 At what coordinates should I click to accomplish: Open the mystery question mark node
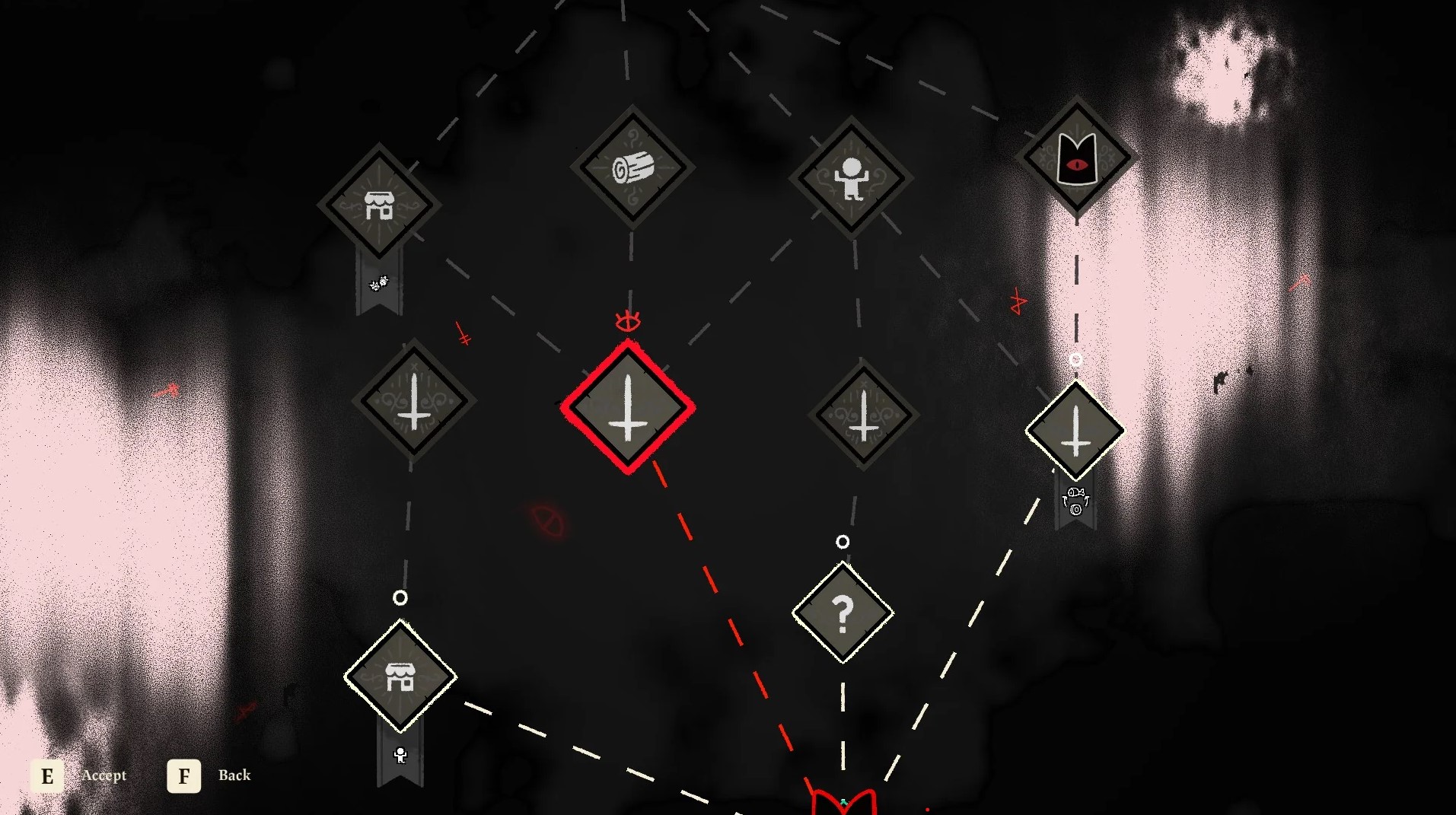point(843,611)
